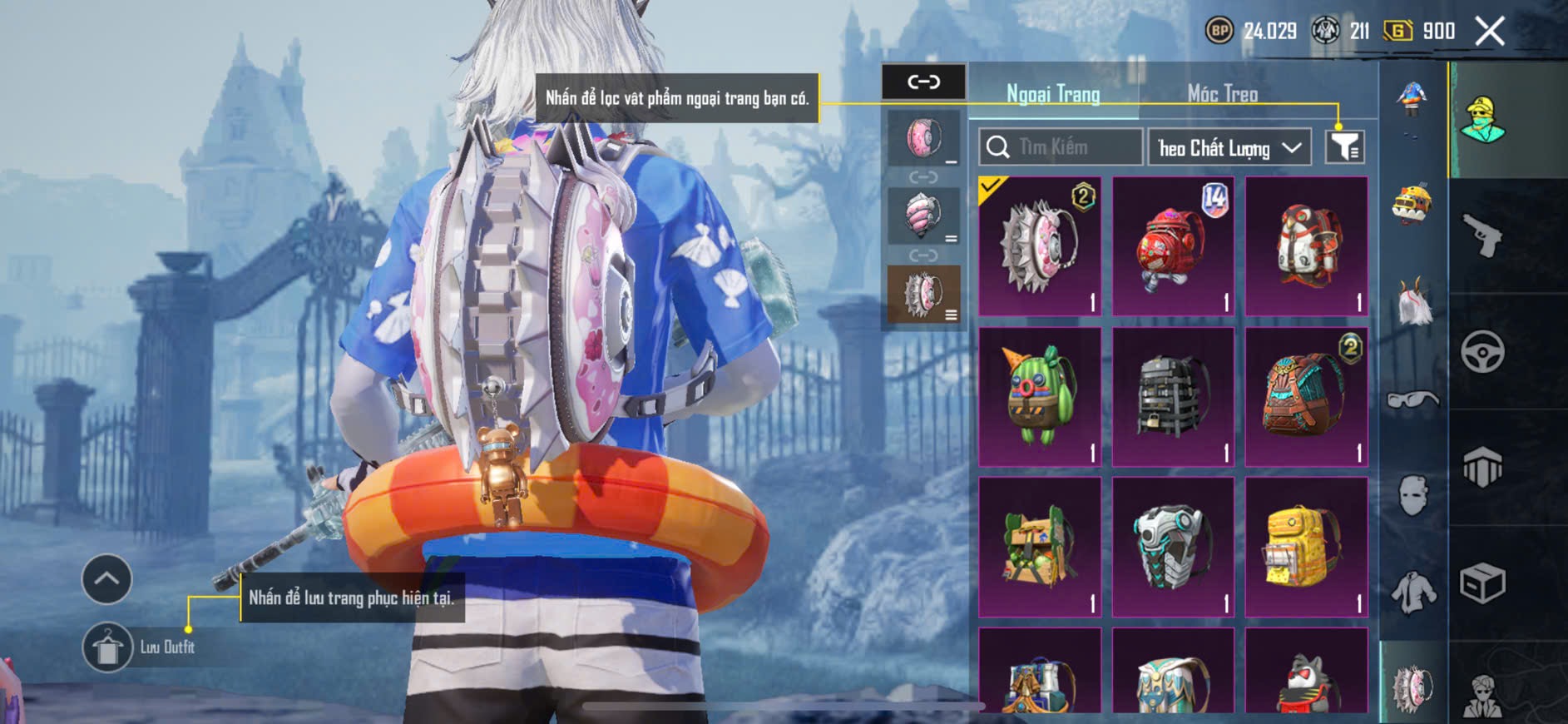Toggle the link icon above backpack levels
This screenshot has height=724, width=1568.
923,82
